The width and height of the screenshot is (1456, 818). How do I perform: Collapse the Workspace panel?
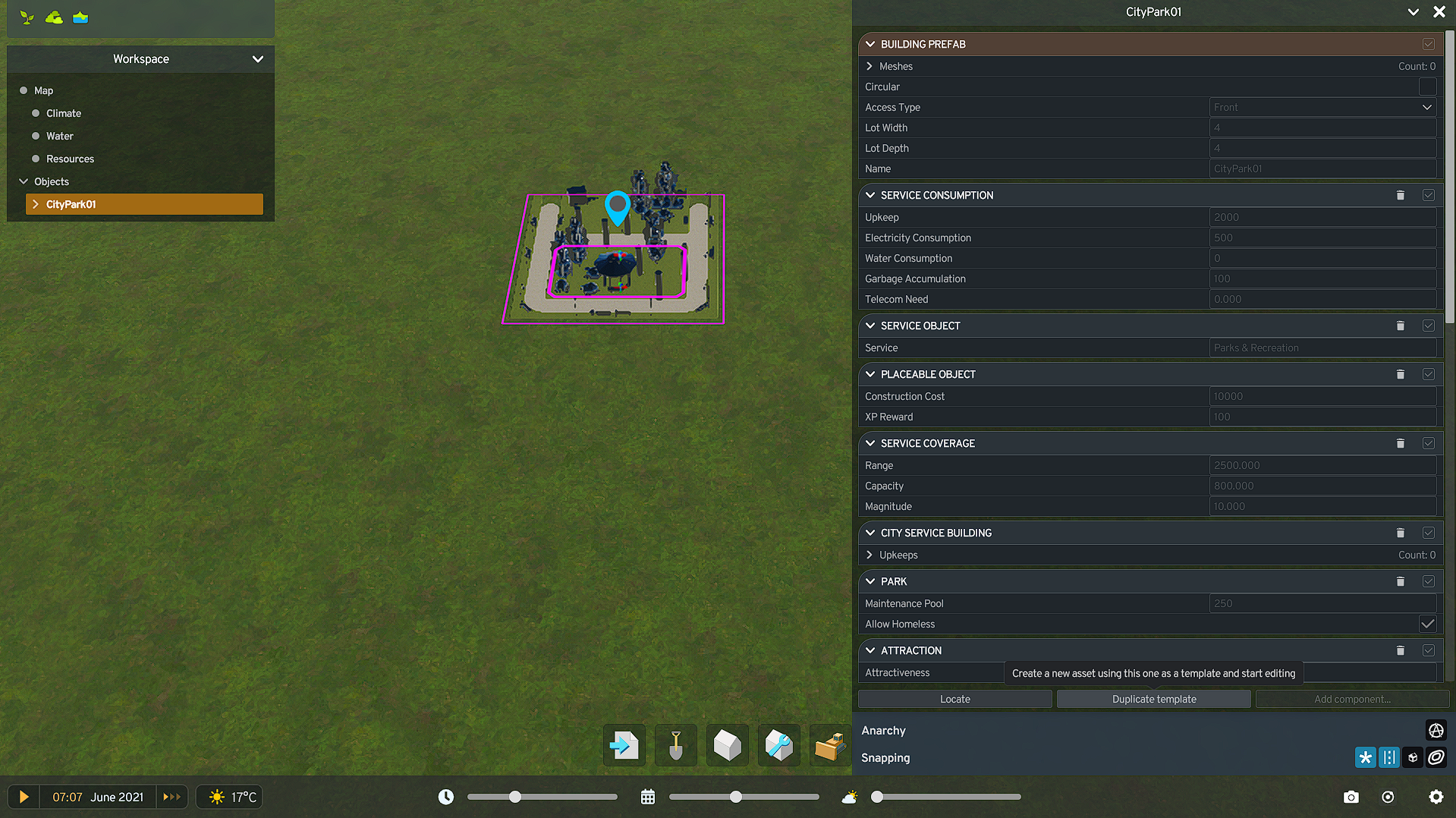(x=257, y=58)
